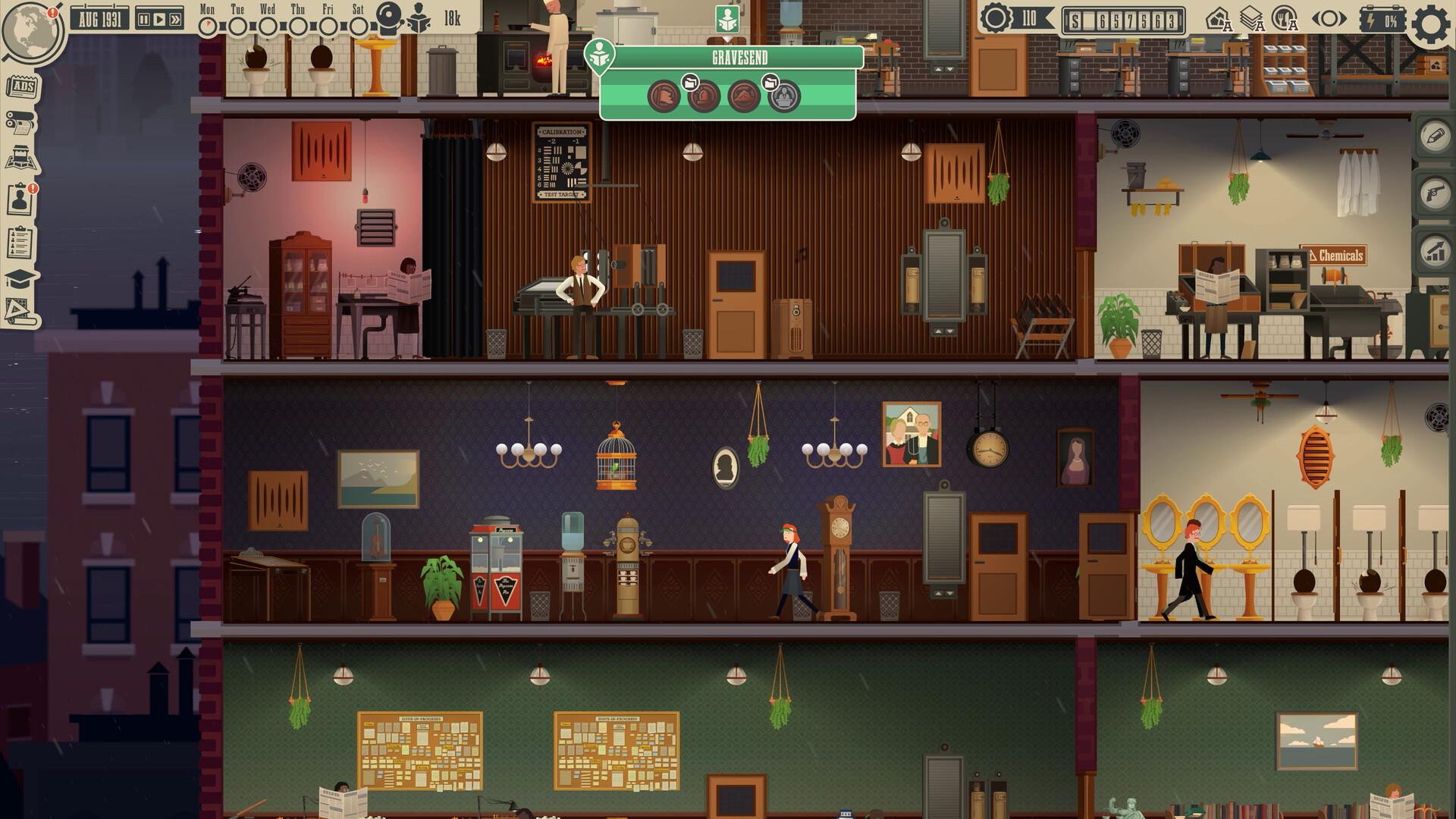Pause the game with the pause button

tap(145, 20)
